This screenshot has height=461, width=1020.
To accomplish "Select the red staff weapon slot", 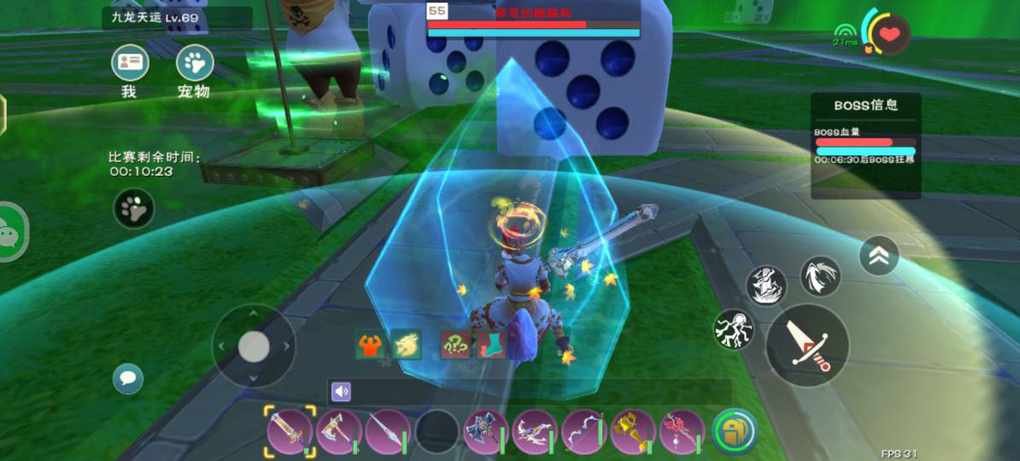I will [x=682, y=431].
